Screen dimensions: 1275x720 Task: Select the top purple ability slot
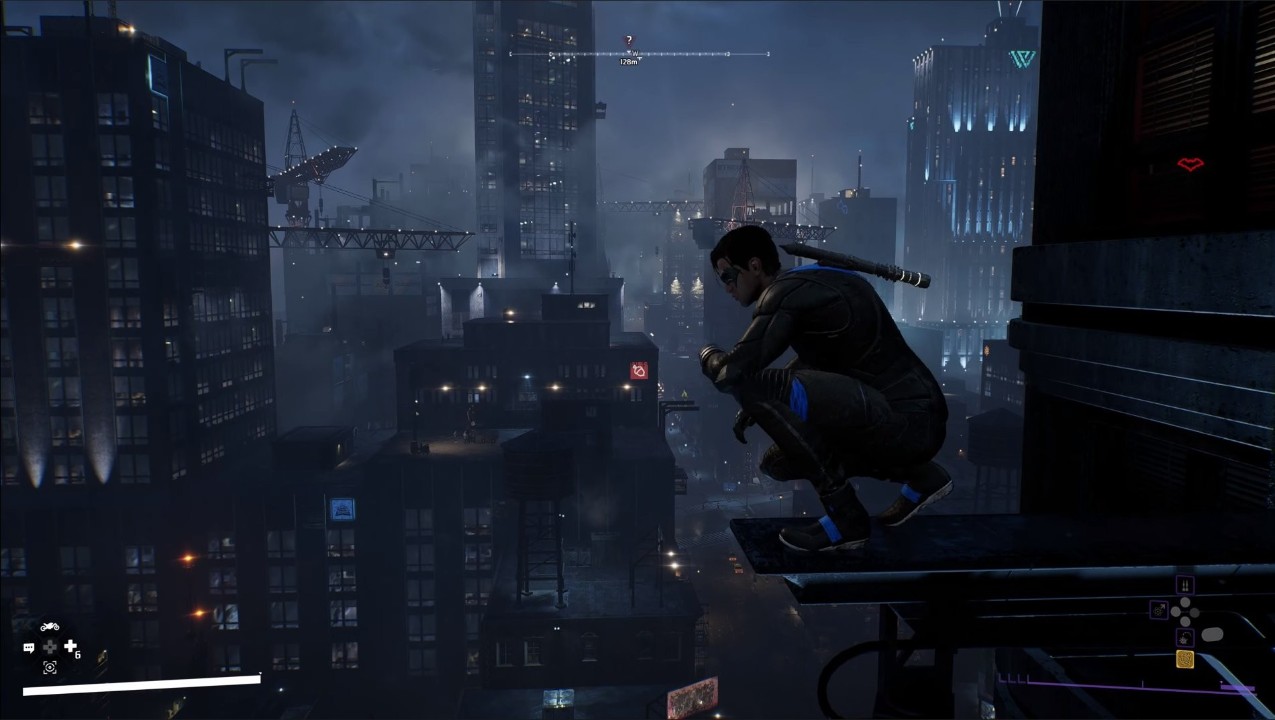(1185, 585)
